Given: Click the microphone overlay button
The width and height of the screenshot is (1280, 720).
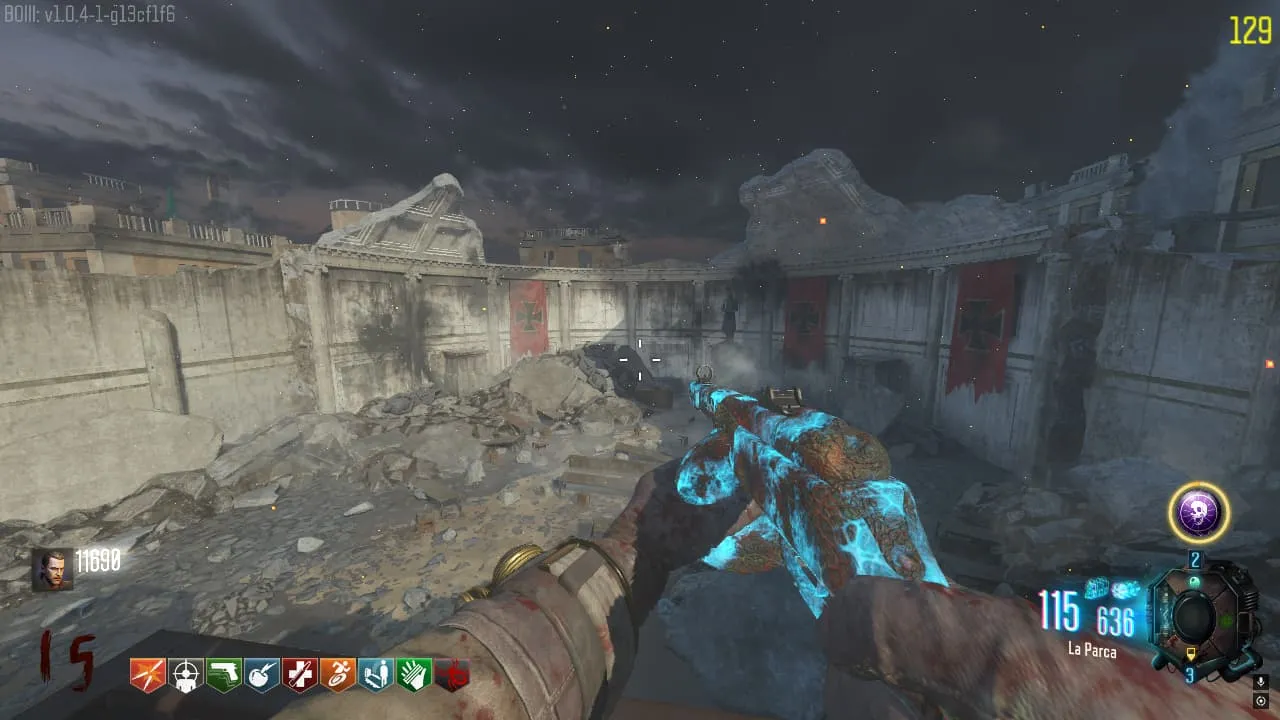Looking at the screenshot, I should (1260, 682).
